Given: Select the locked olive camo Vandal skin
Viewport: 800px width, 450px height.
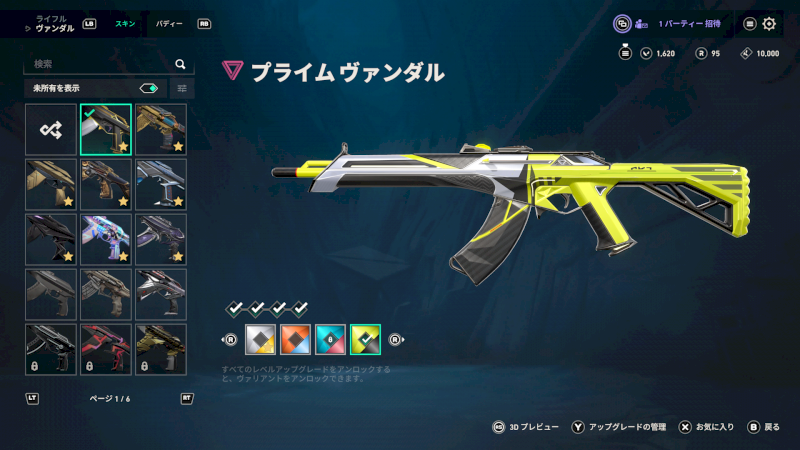Looking at the screenshot, I should pos(161,348).
